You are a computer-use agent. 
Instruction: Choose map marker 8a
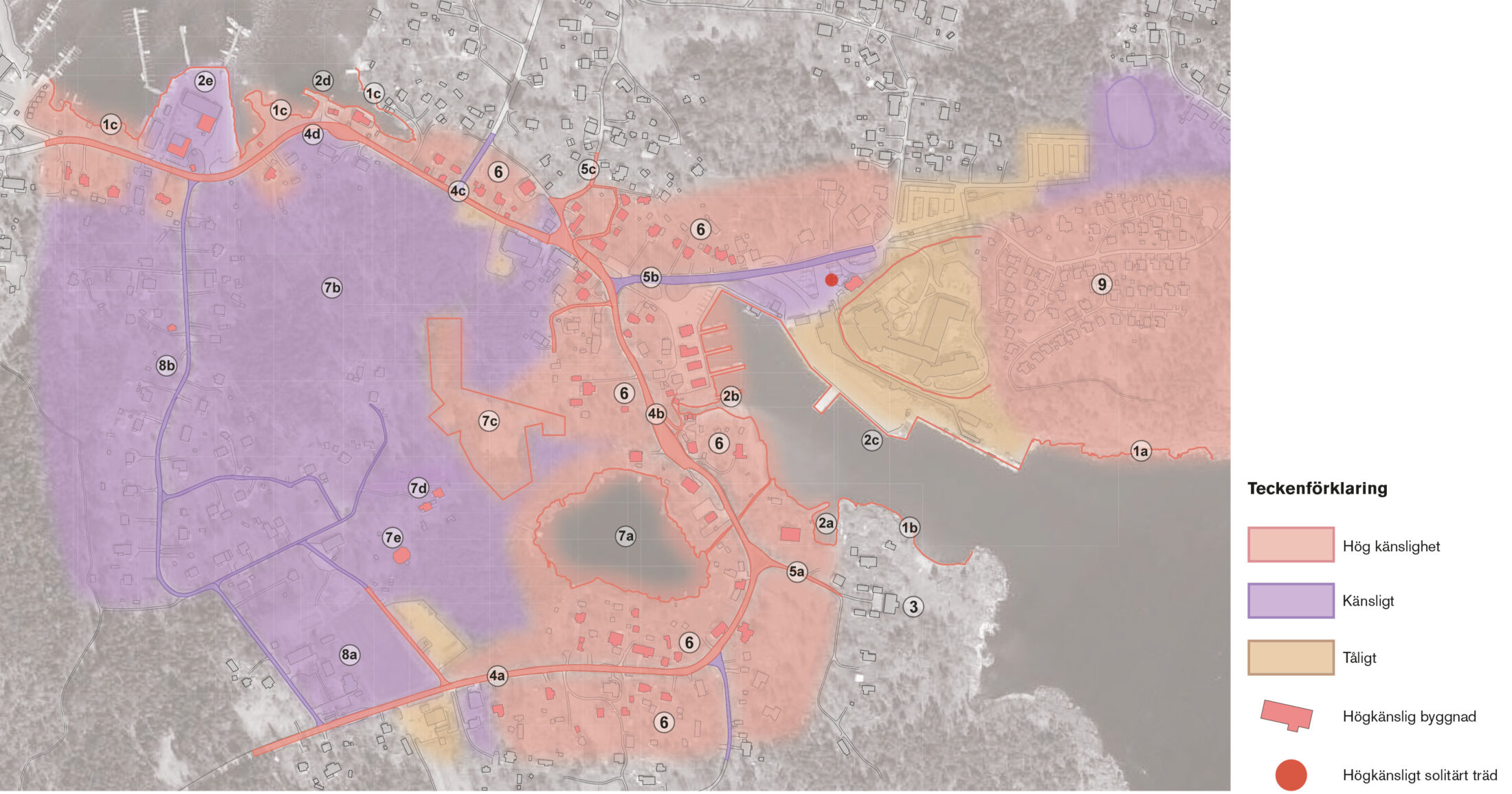pyautogui.click(x=349, y=654)
